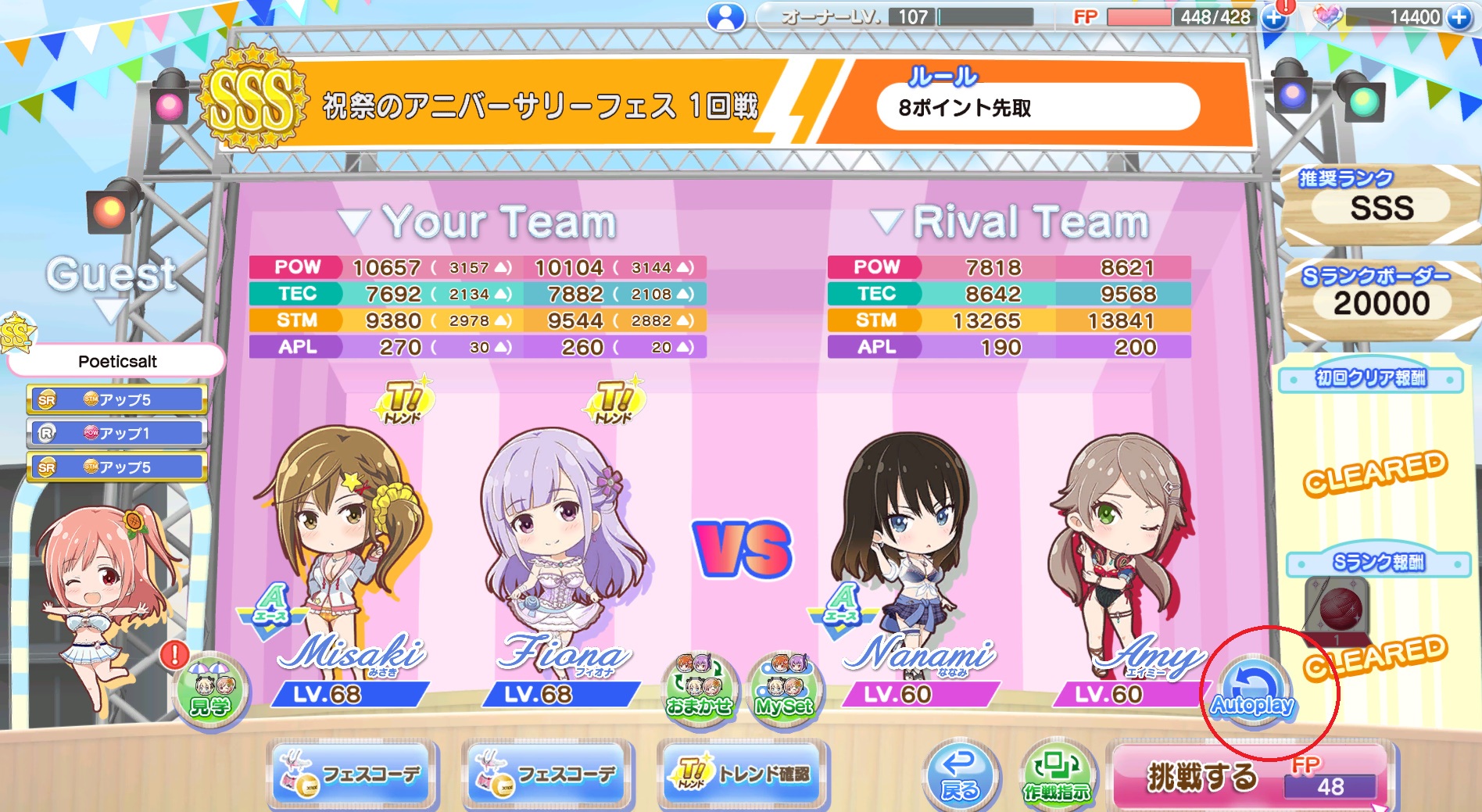Add gems with the plus button
Image resolution: width=1482 pixels, height=812 pixels.
pyautogui.click(x=1459, y=17)
